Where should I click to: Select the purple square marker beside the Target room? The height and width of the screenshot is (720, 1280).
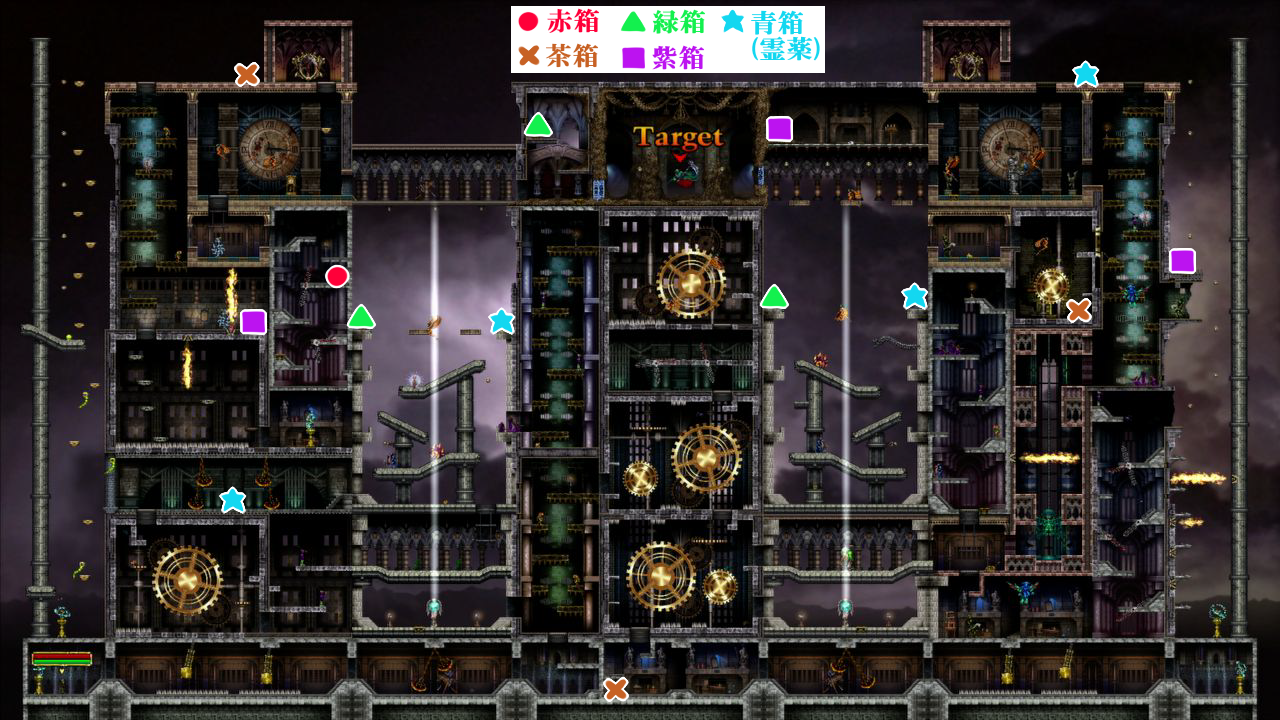pos(779,129)
